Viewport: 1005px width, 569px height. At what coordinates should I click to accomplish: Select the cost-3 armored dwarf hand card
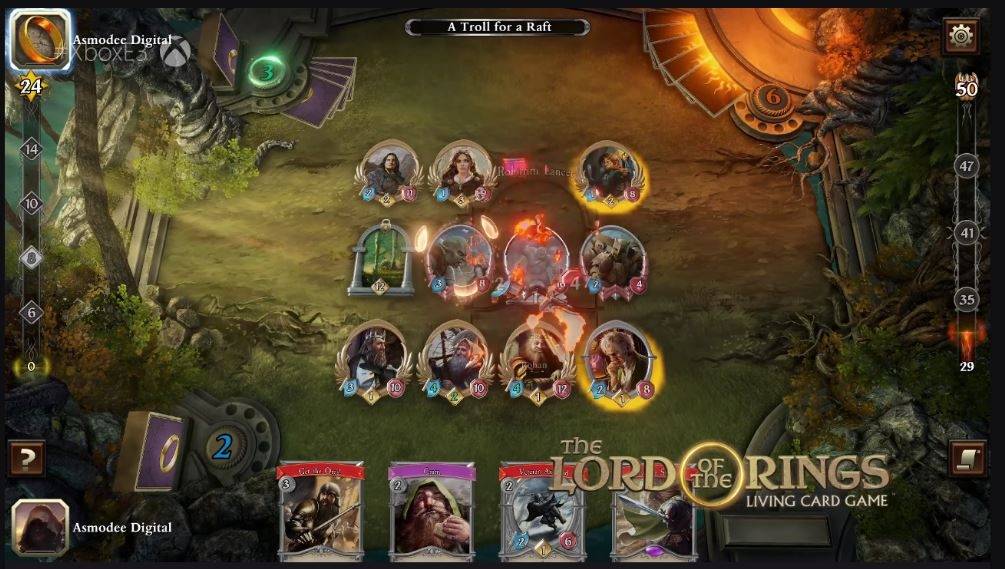(x=320, y=510)
